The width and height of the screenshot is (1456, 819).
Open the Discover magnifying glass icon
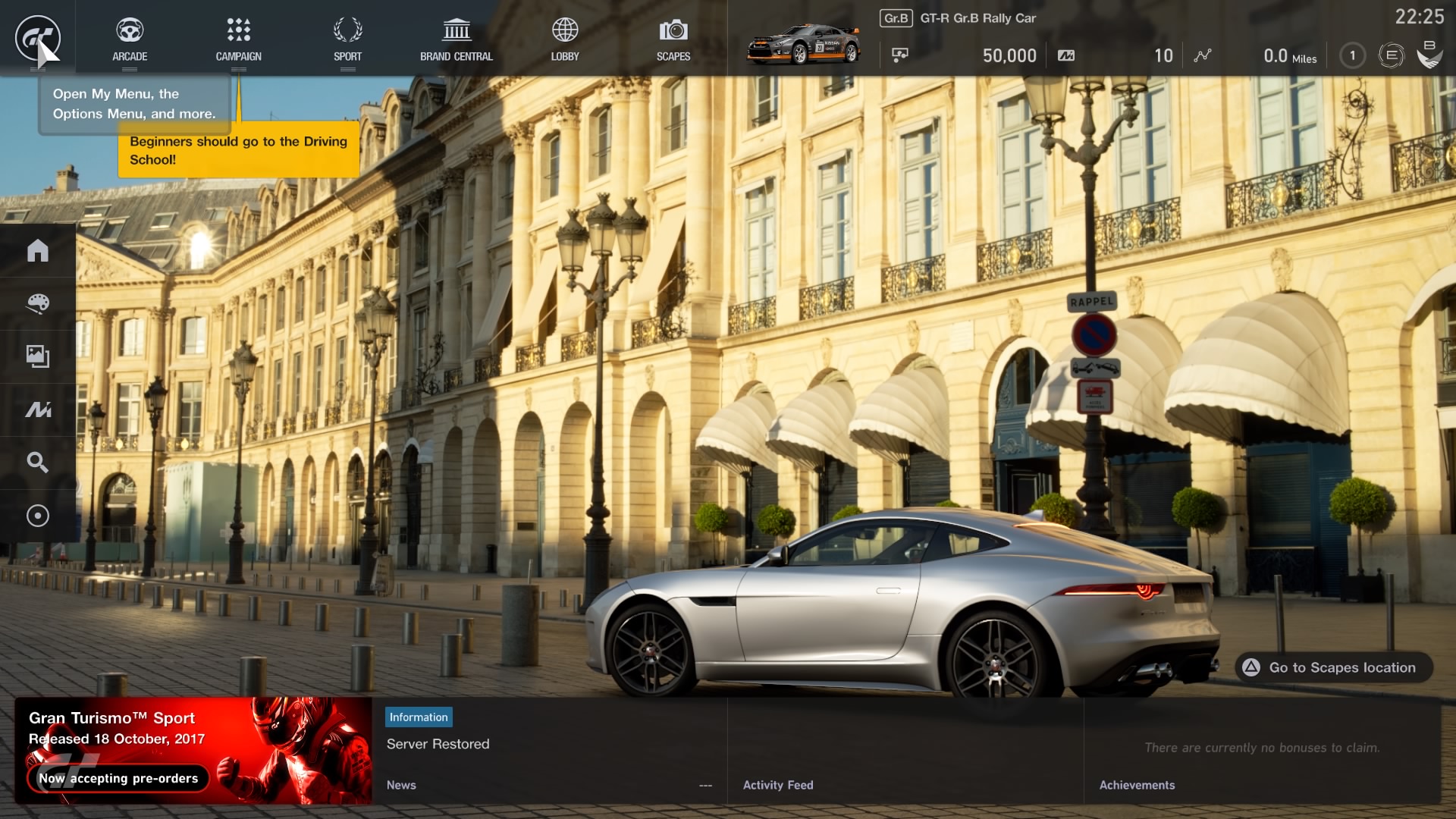pyautogui.click(x=38, y=463)
